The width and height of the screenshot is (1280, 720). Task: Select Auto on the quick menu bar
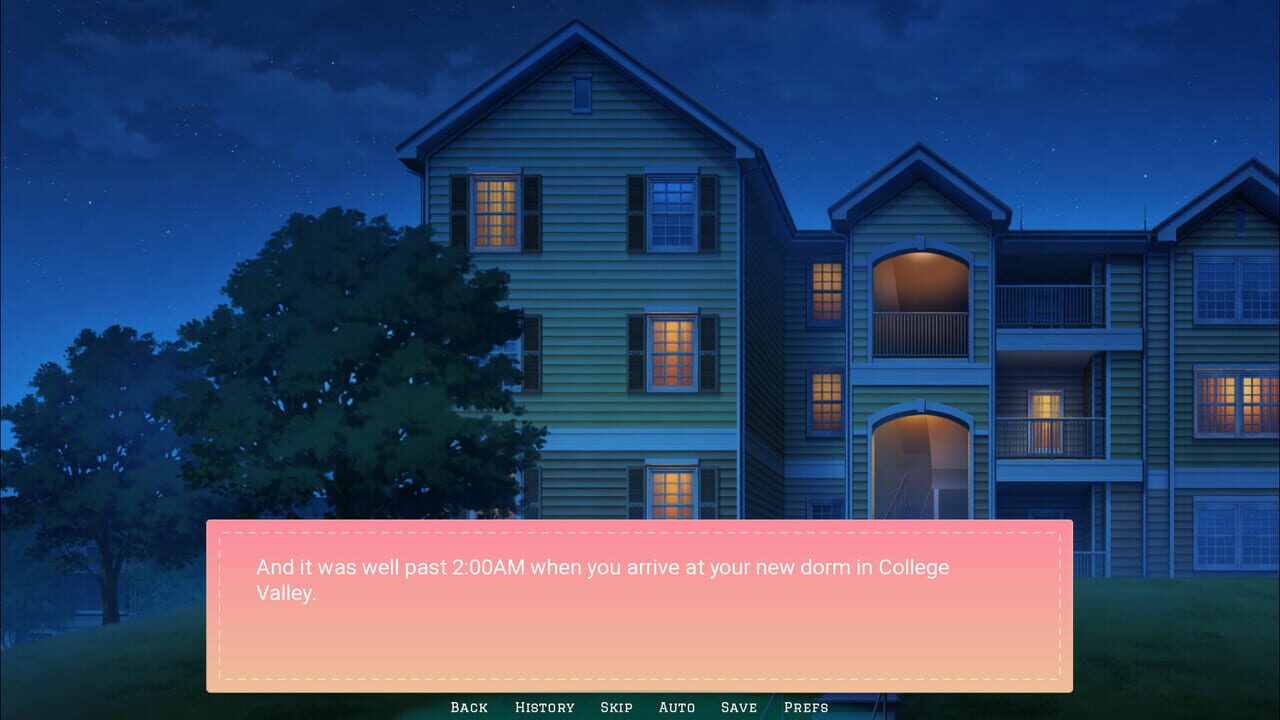677,707
